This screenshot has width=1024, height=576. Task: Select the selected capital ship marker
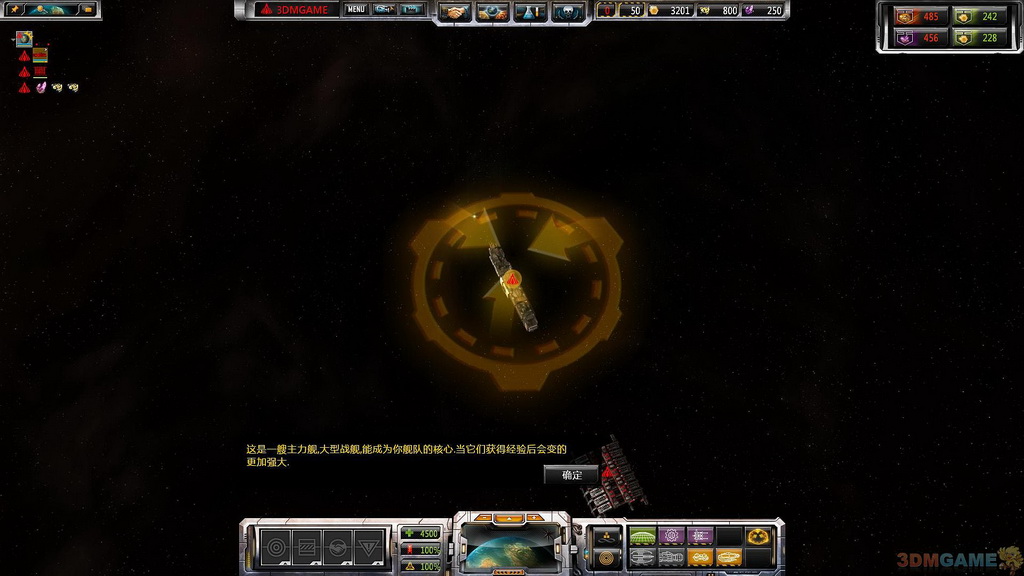tap(511, 281)
